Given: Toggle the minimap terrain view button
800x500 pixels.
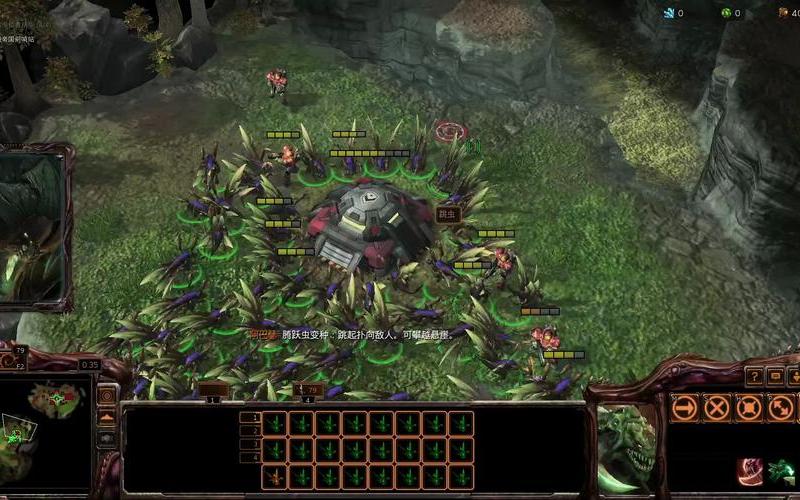Looking at the screenshot, I should (x=107, y=416).
